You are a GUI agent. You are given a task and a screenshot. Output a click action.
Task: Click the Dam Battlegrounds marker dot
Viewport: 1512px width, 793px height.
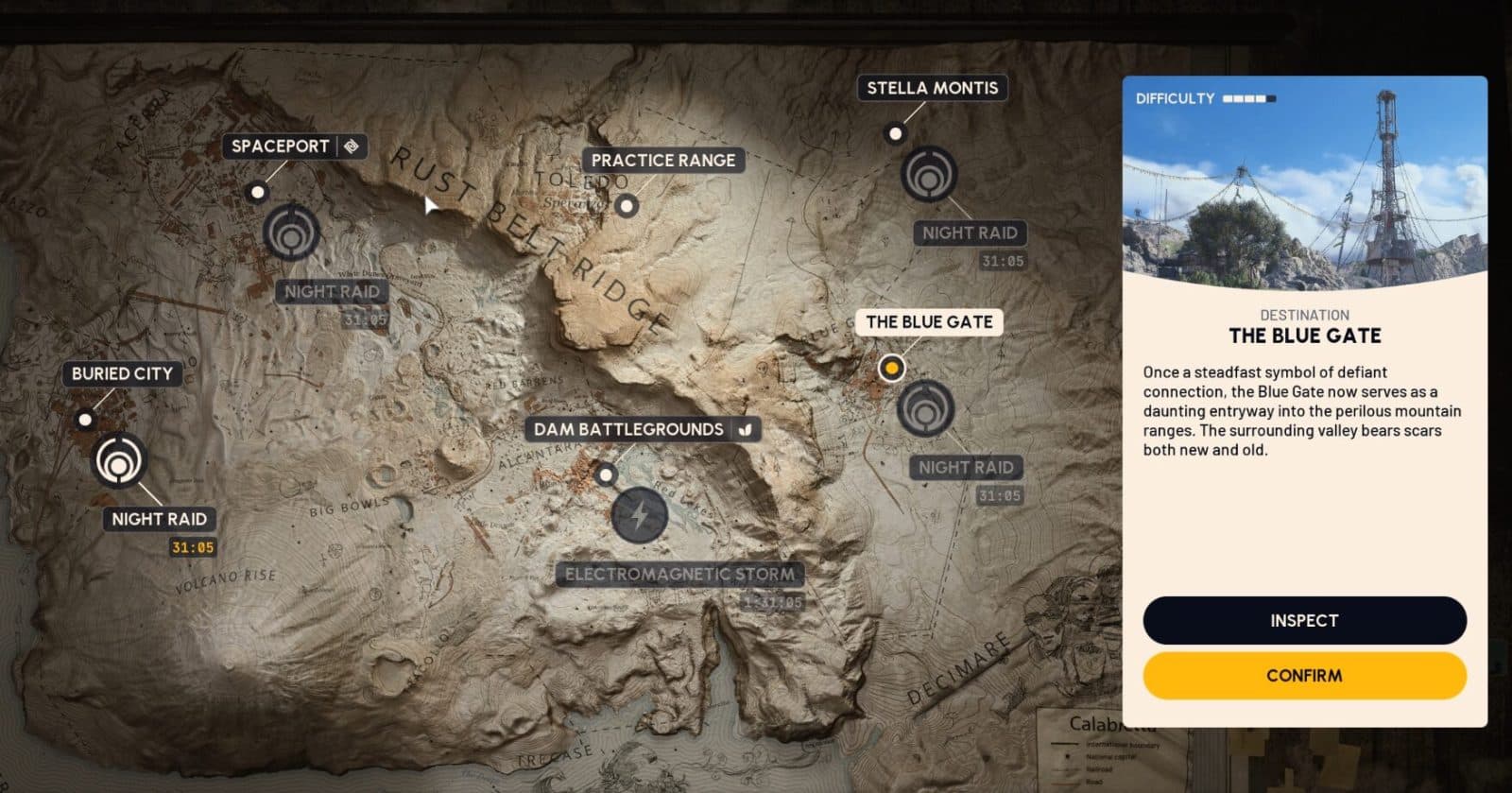coord(605,474)
